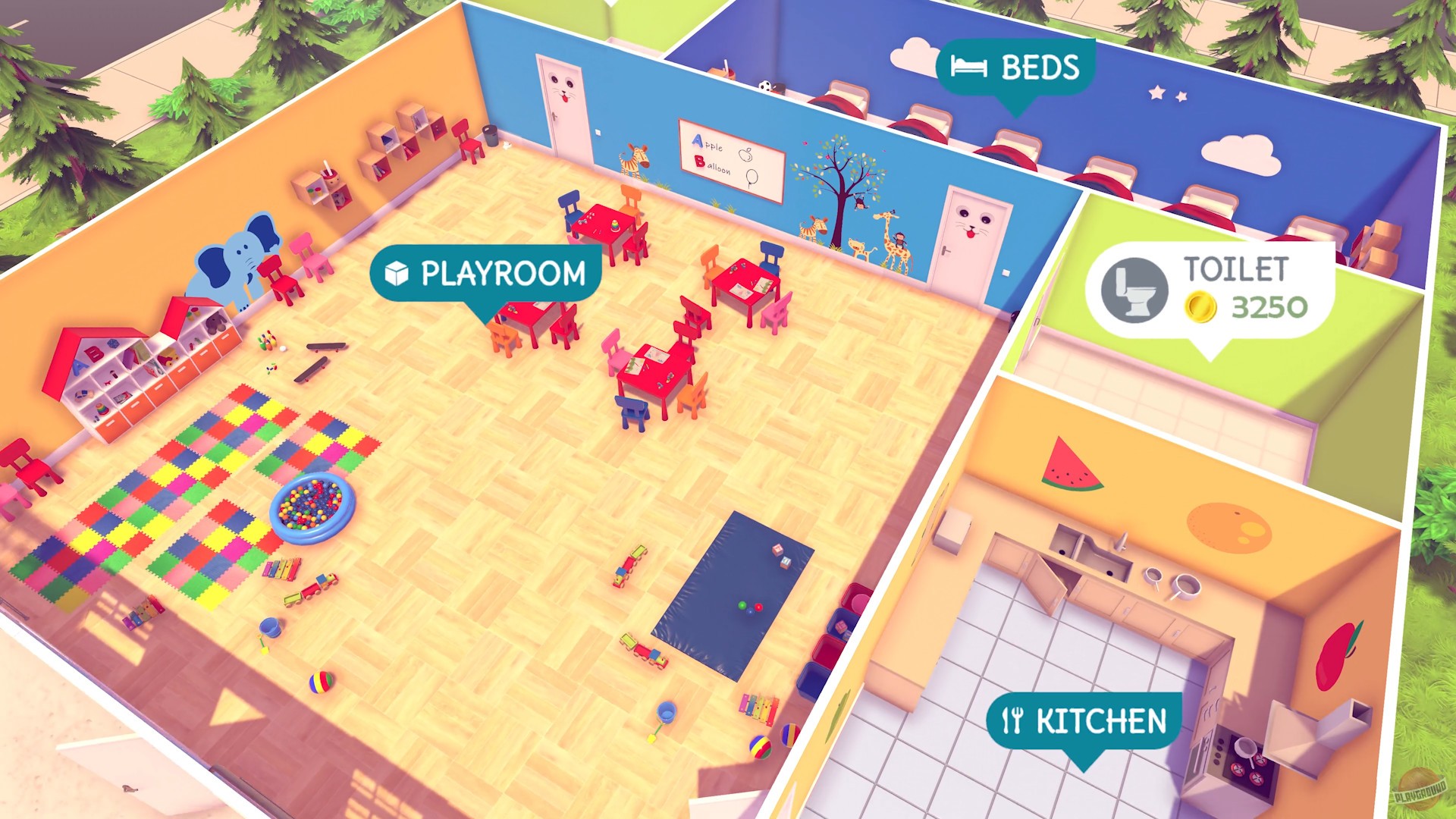Screen dimensions: 1456x819
Task: Select the whiteboard showing Apple and Balloon
Action: pyautogui.click(x=730, y=159)
